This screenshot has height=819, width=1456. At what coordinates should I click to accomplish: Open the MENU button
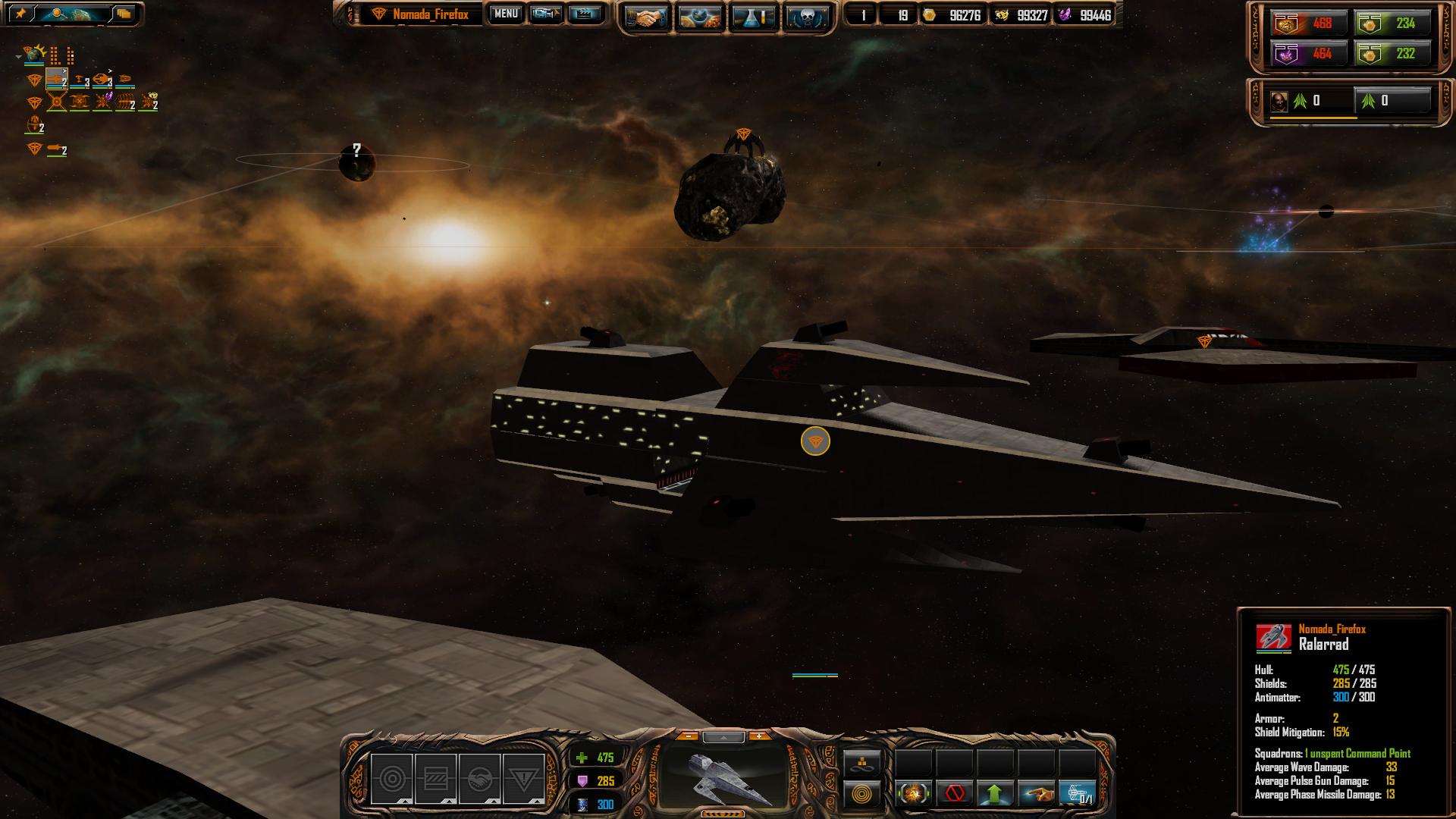pyautogui.click(x=506, y=14)
